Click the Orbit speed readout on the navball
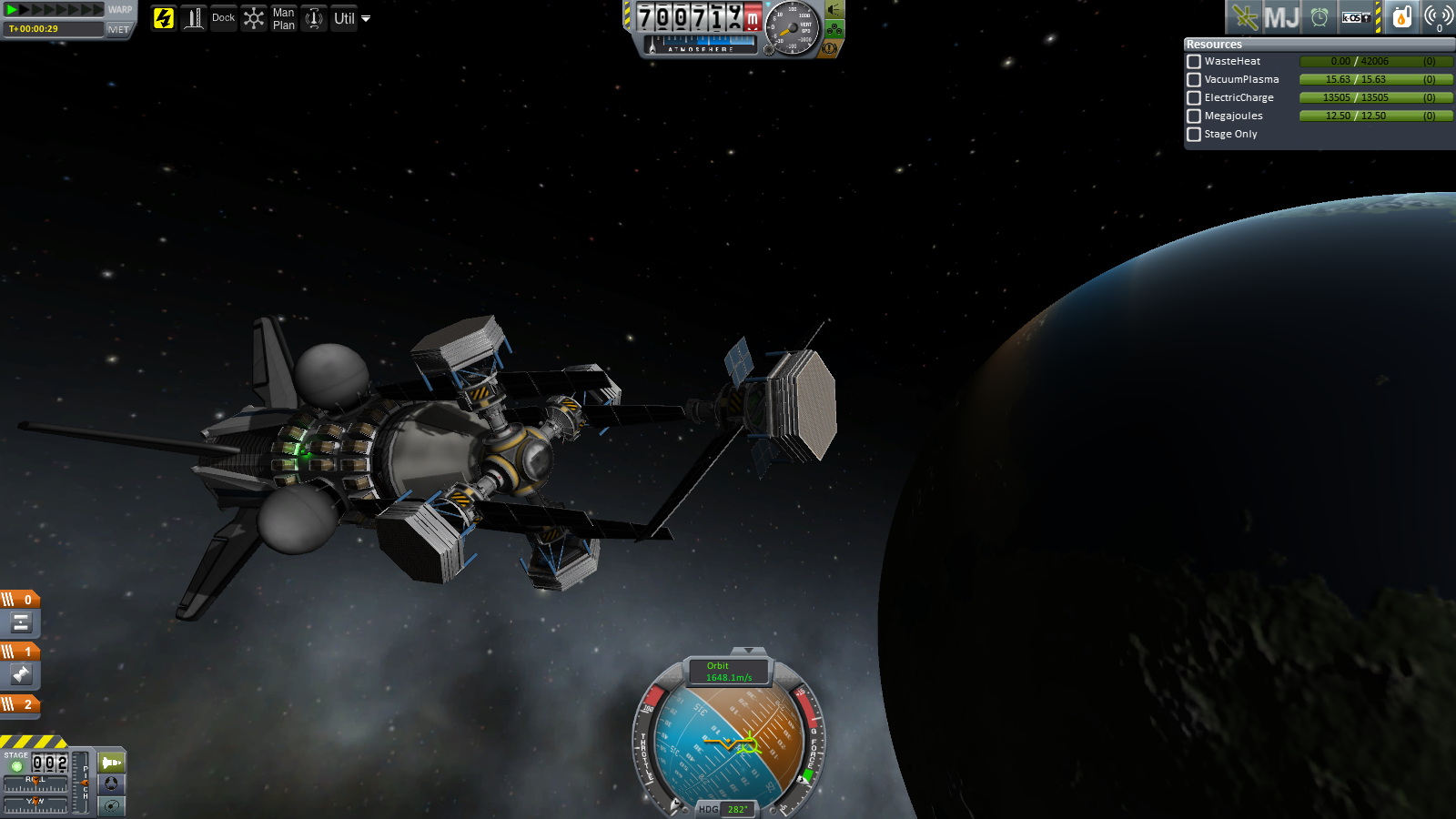Screen dimensions: 1456x819 point(728,672)
